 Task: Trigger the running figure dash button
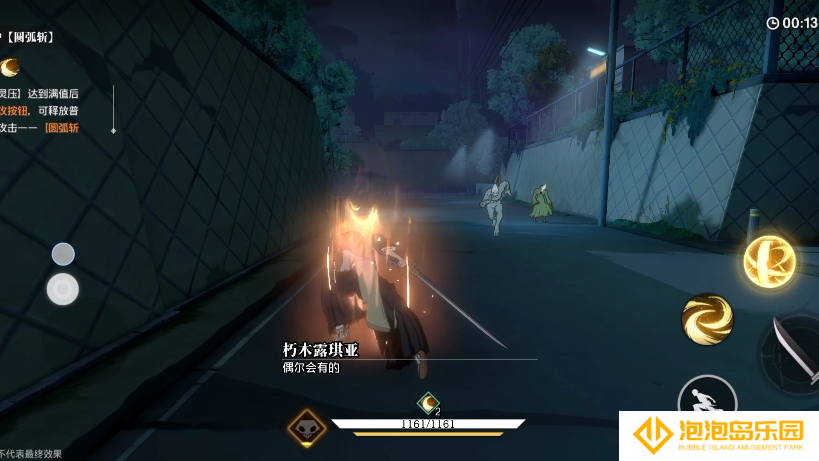(x=706, y=401)
